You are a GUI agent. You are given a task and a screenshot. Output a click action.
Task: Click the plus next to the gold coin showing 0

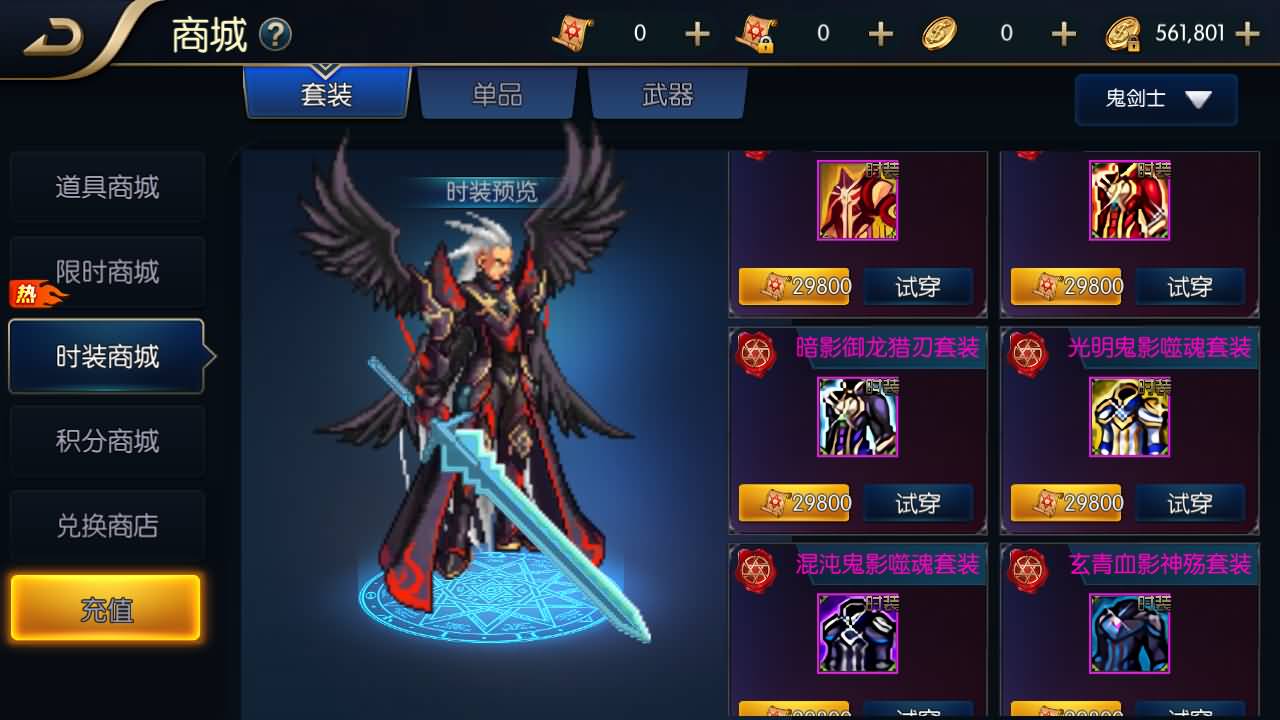coord(1062,33)
